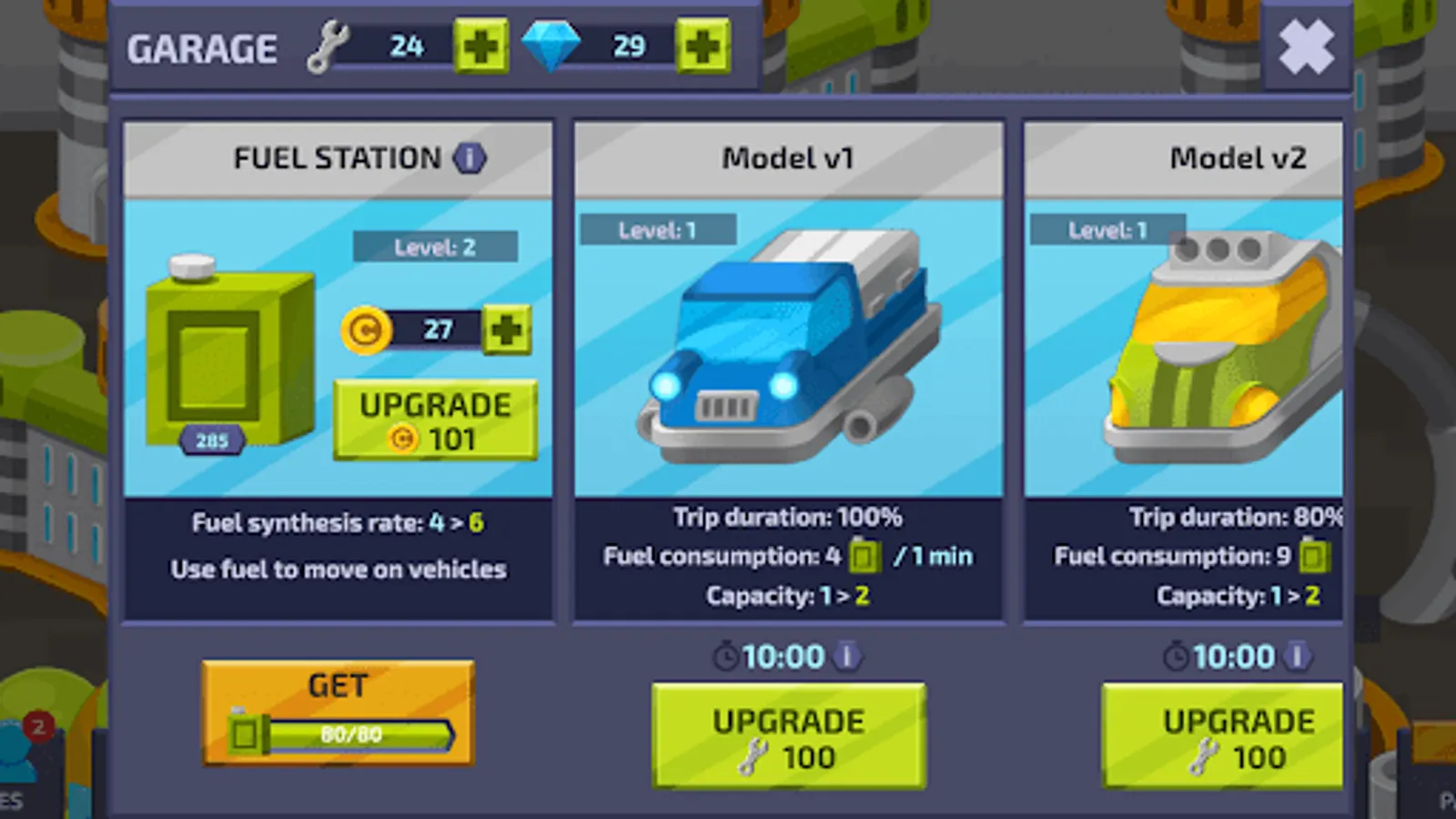Click the wrench currency icon in the header
The width and height of the screenshot is (1456, 819).
[329, 45]
